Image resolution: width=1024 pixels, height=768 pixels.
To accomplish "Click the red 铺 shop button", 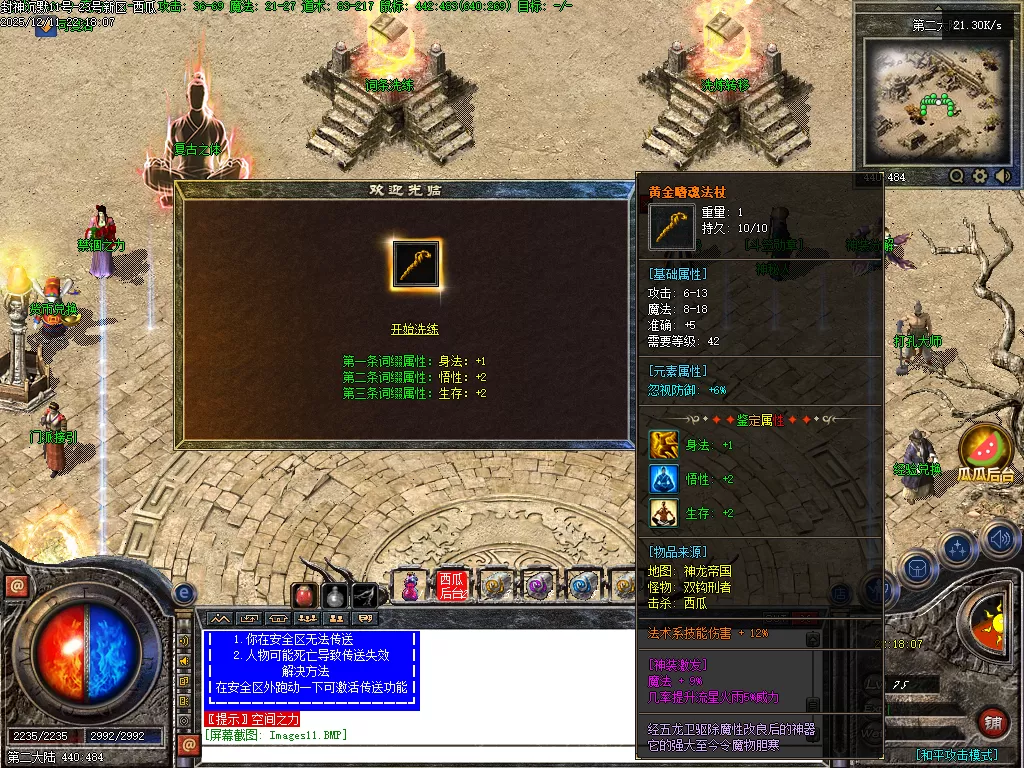I will tap(993, 722).
